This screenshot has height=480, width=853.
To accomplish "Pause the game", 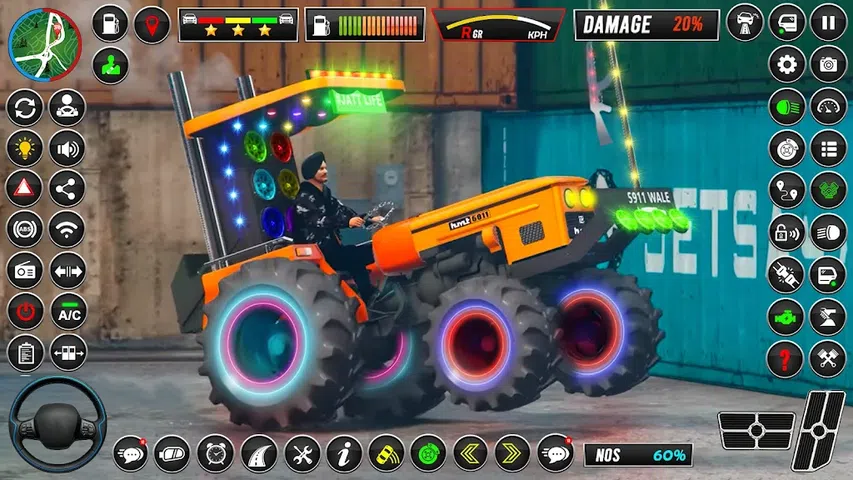I will tap(828, 23).
